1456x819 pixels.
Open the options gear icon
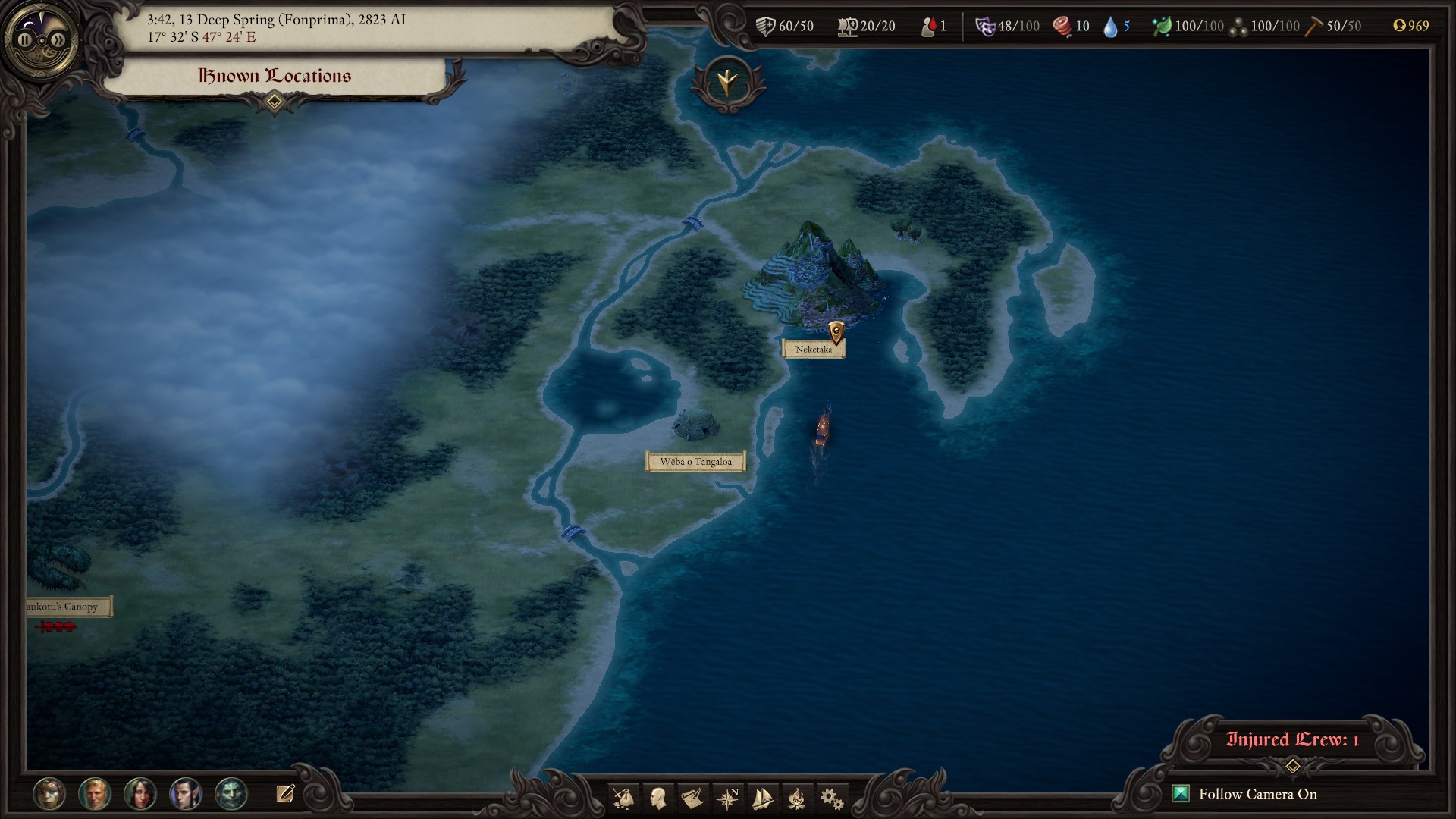[831, 798]
